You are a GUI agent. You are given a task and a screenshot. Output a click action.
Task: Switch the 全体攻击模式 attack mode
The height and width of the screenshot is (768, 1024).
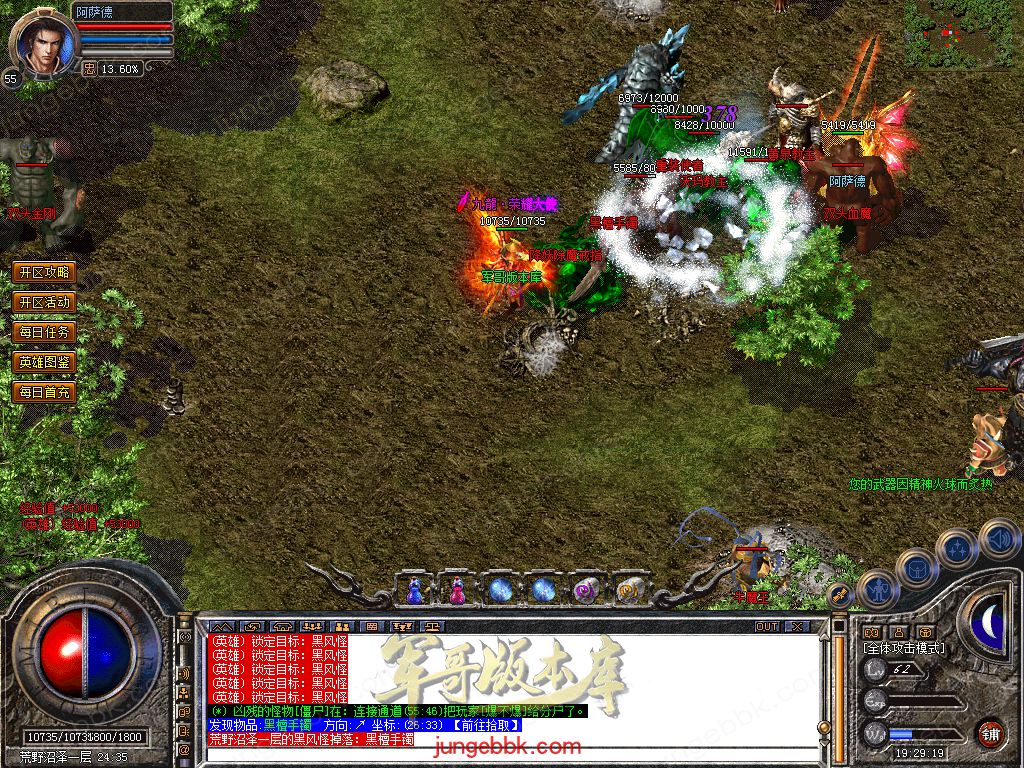pyautogui.click(x=904, y=649)
